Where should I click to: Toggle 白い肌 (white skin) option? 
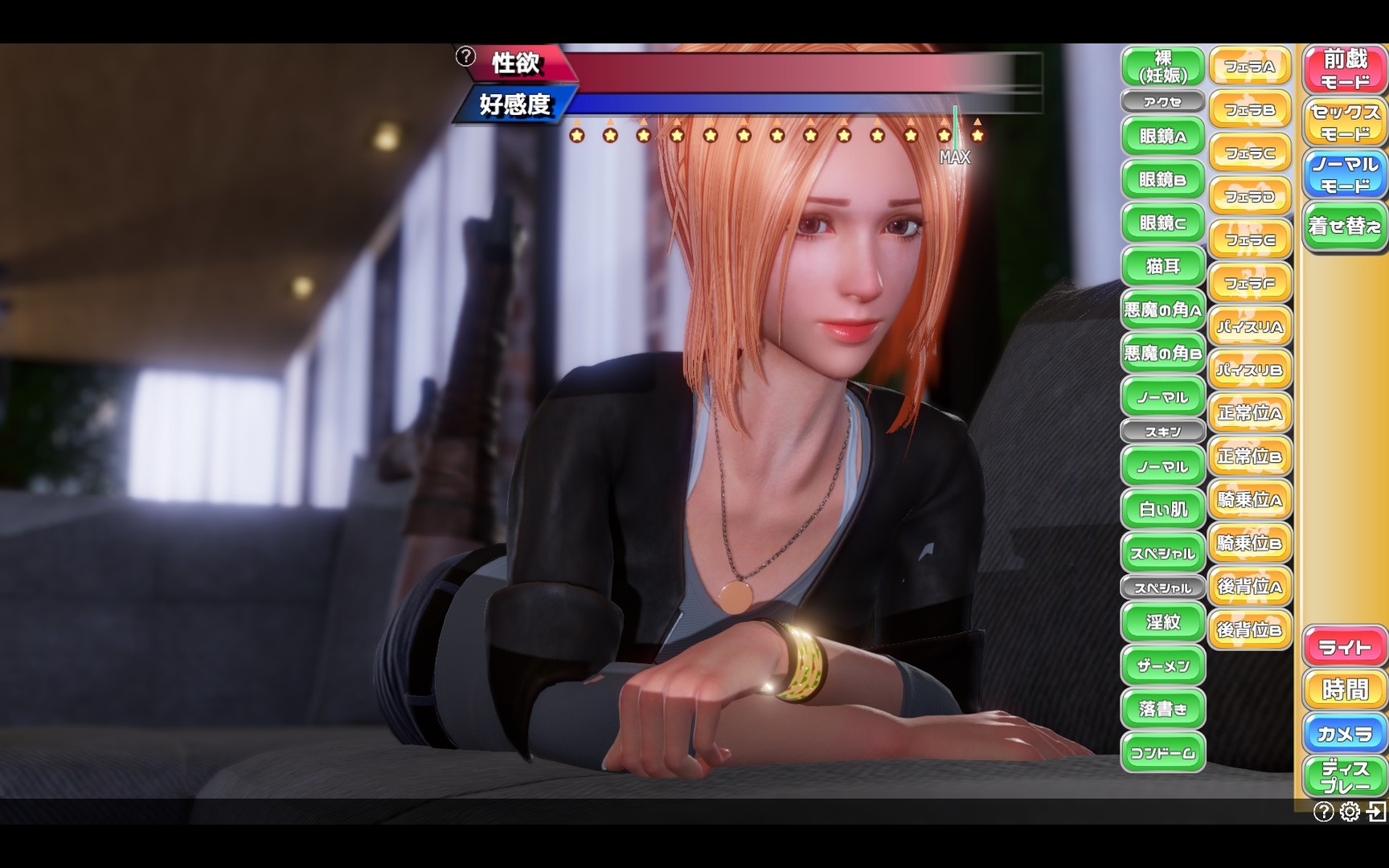(x=1162, y=510)
